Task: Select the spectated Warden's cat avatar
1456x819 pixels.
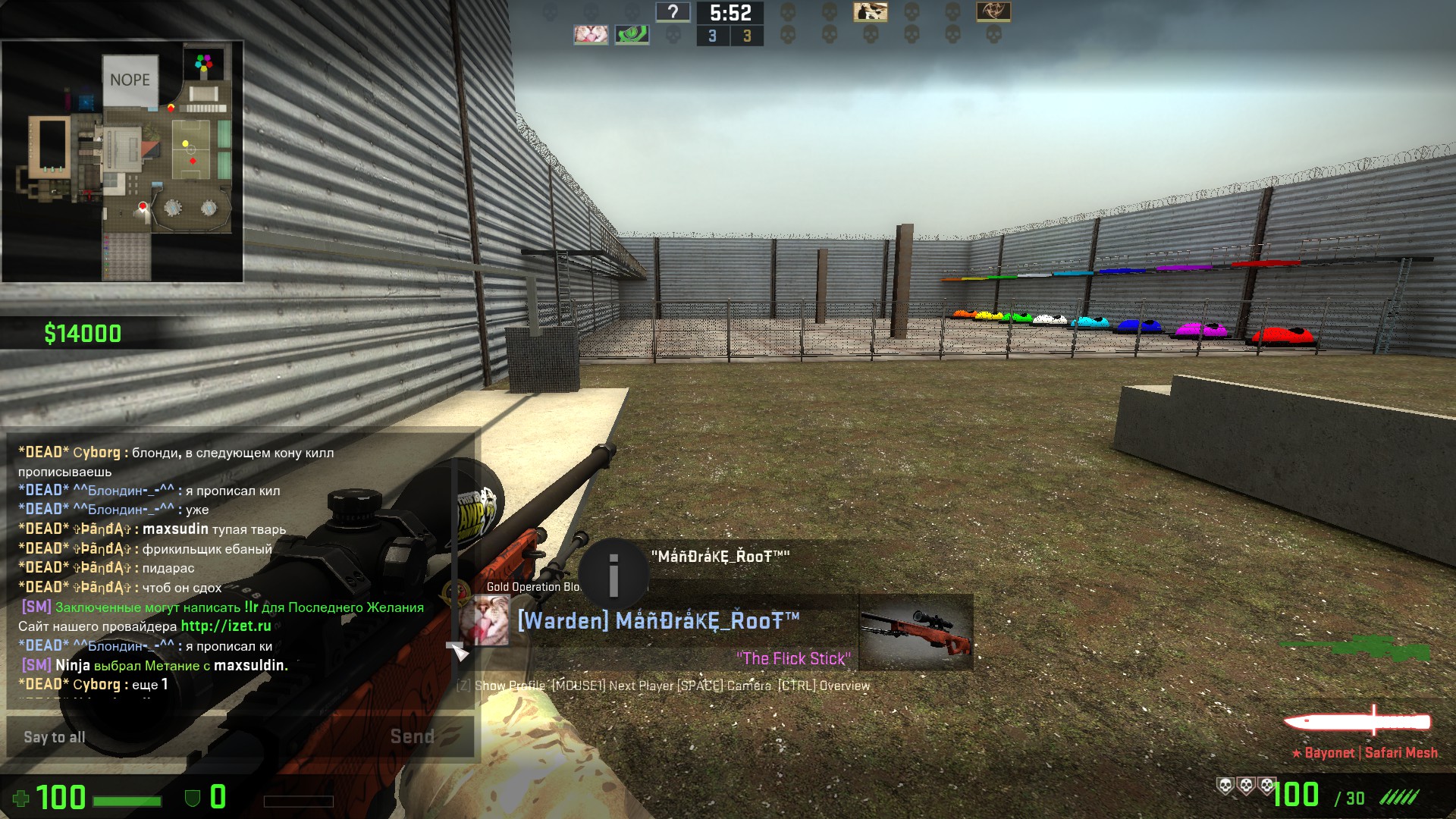Action: point(484,620)
